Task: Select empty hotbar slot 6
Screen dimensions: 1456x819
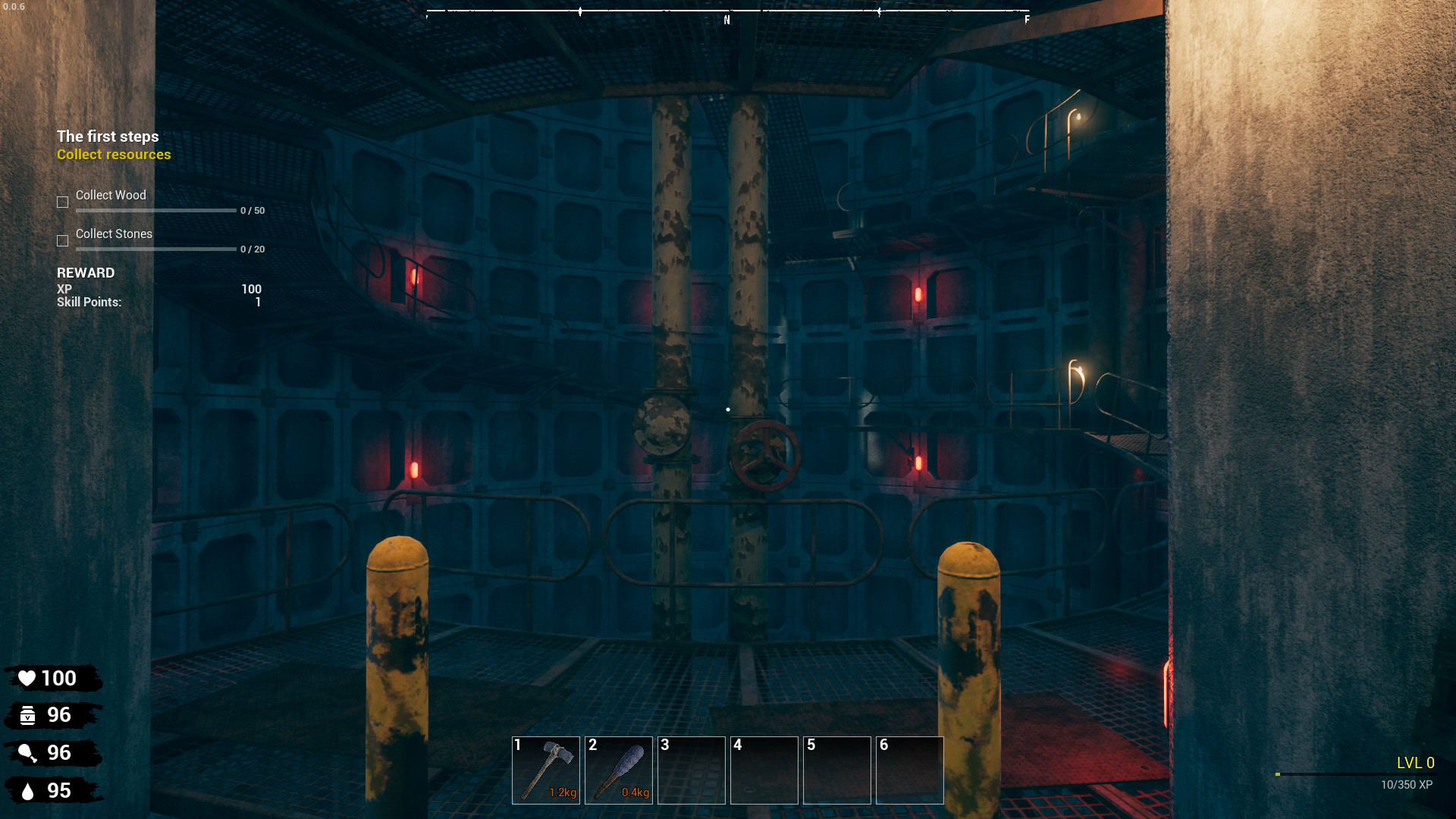Action: point(909,770)
